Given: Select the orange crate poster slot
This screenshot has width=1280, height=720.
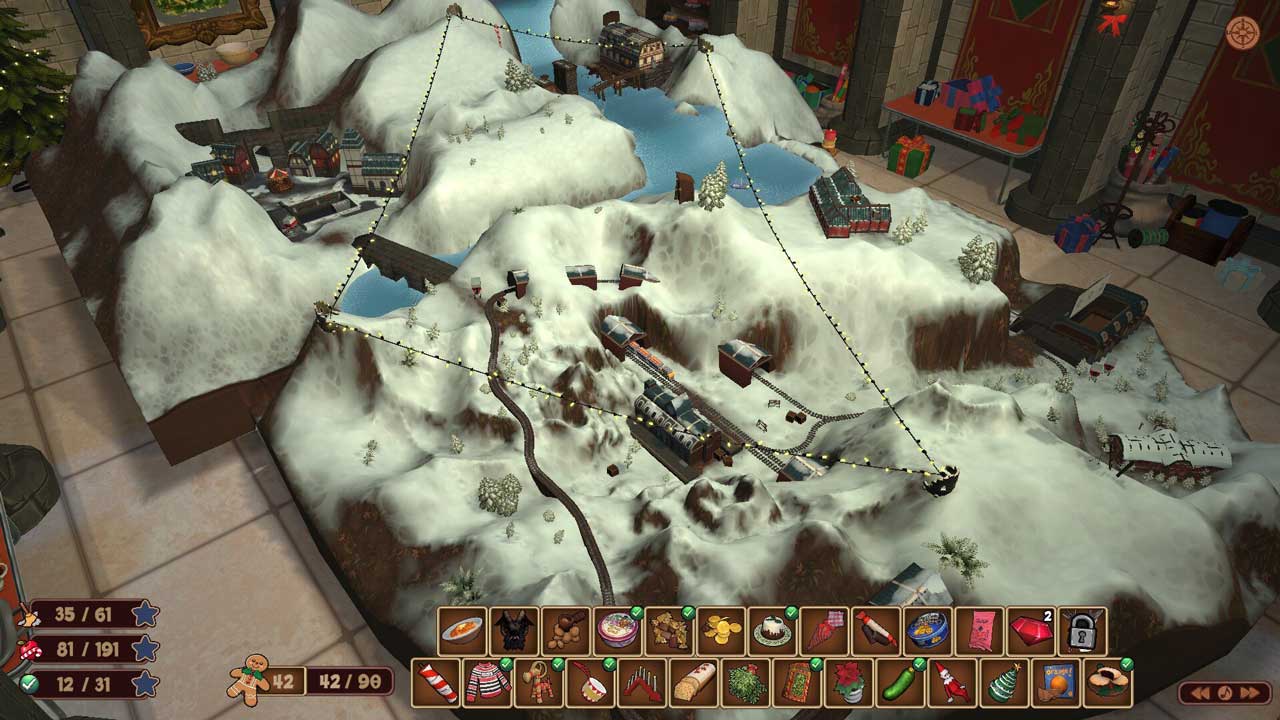Looking at the screenshot, I should tap(1056, 682).
